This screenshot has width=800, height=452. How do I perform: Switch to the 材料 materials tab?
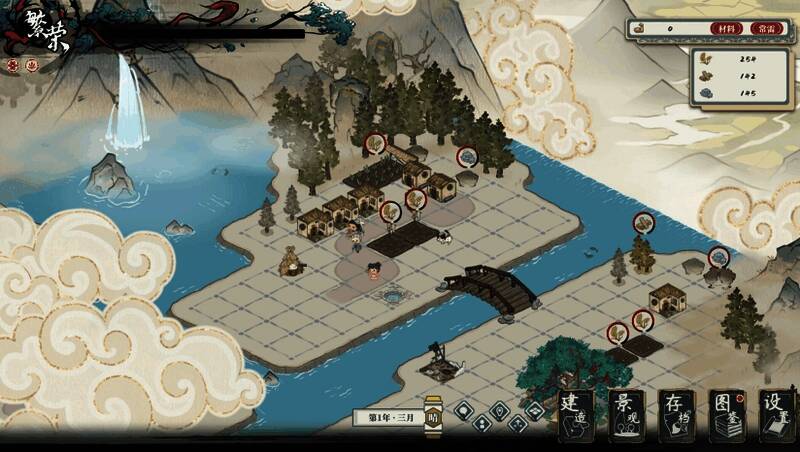pos(727,29)
